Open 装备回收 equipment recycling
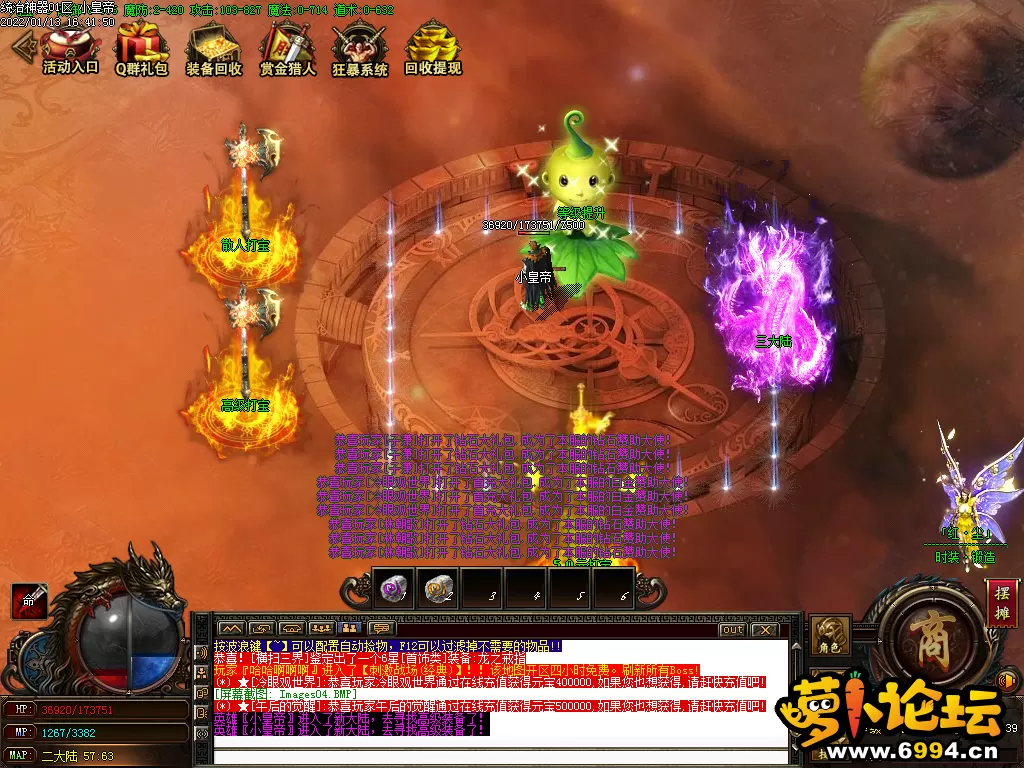 coord(213,49)
